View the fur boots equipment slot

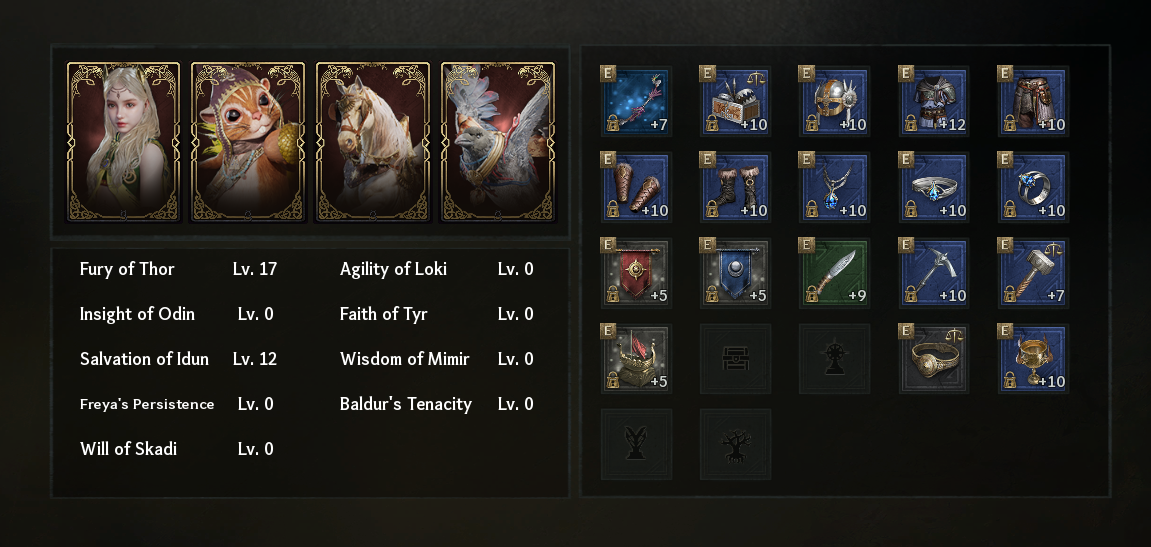pyautogui.click(x=736, y=187)
